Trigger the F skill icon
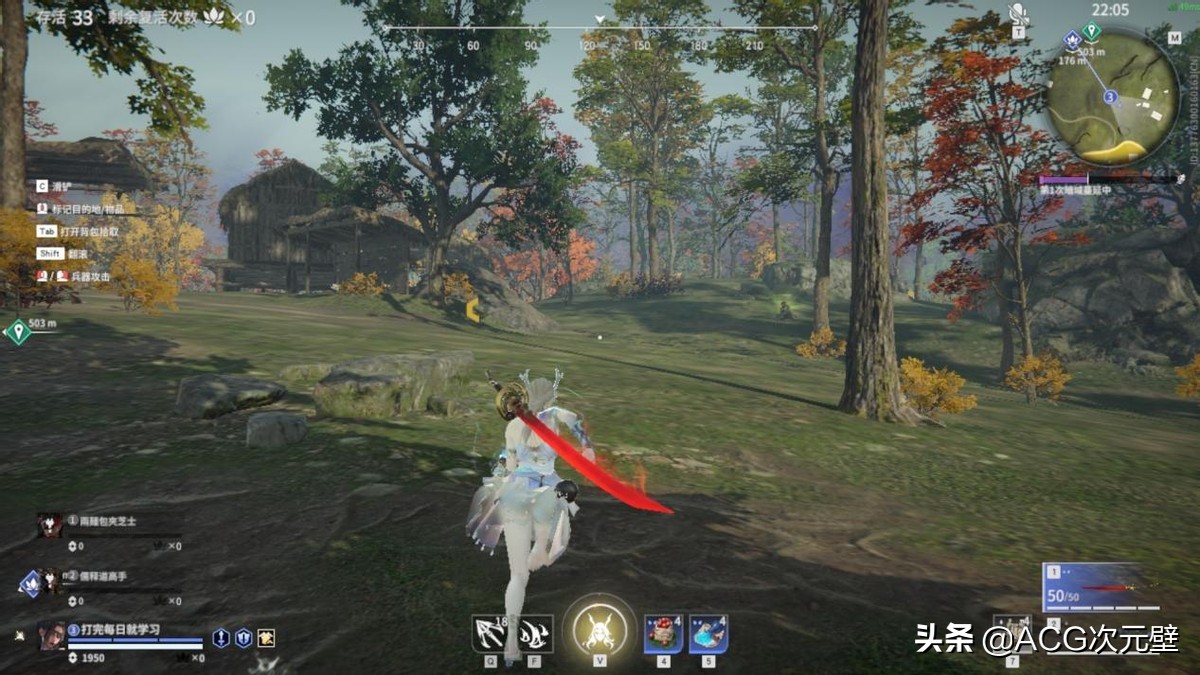This screenshot has width=1200, height=675. coord(535,633)
